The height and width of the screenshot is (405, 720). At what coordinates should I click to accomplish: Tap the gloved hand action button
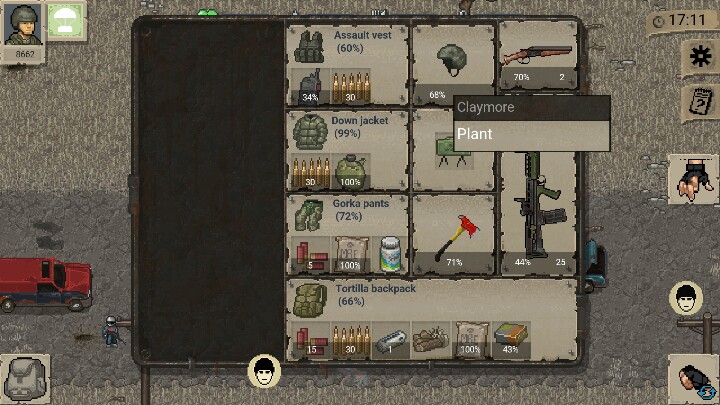pos(693,179)
